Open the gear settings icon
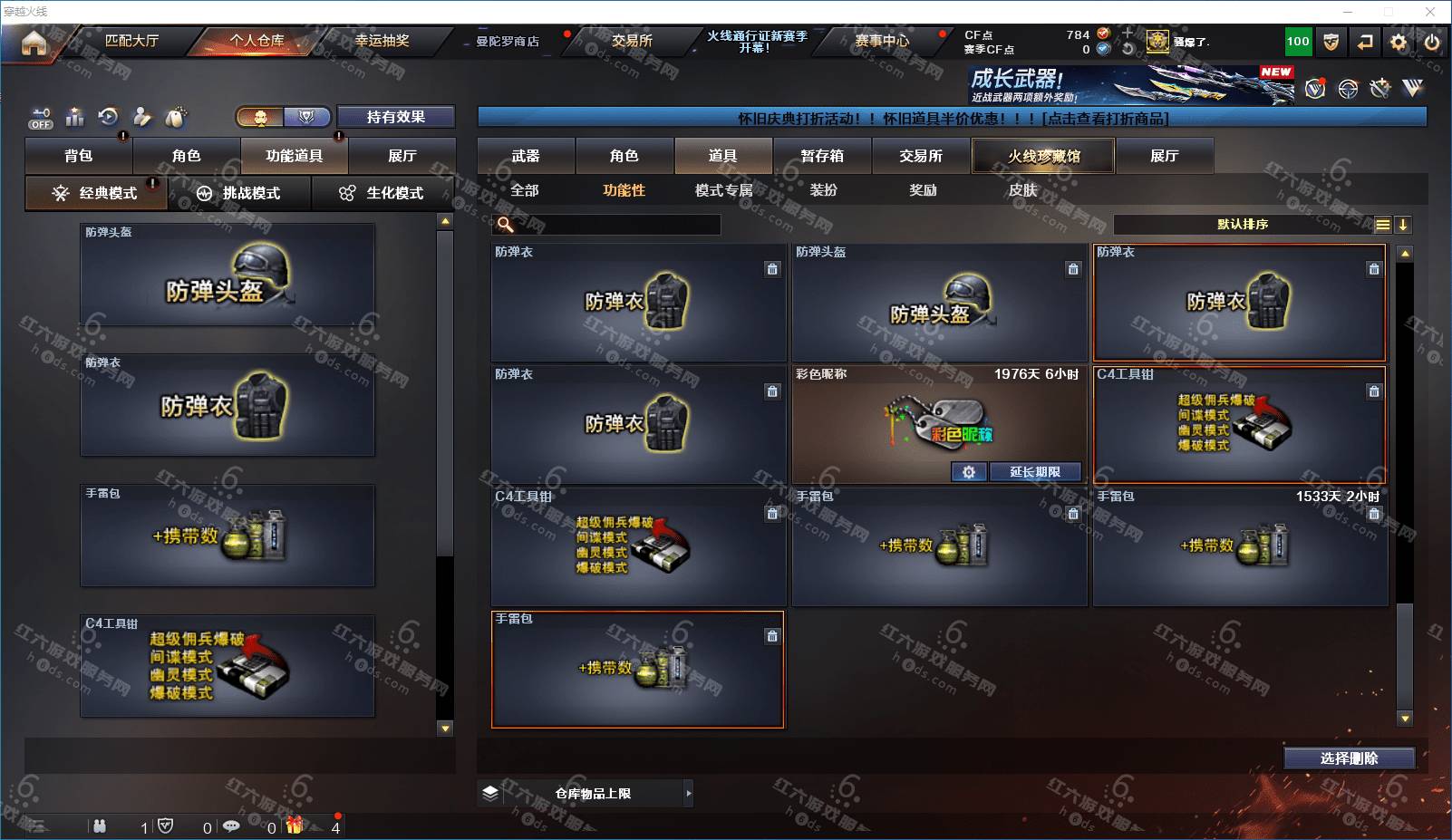 [x=1399, y=42]
